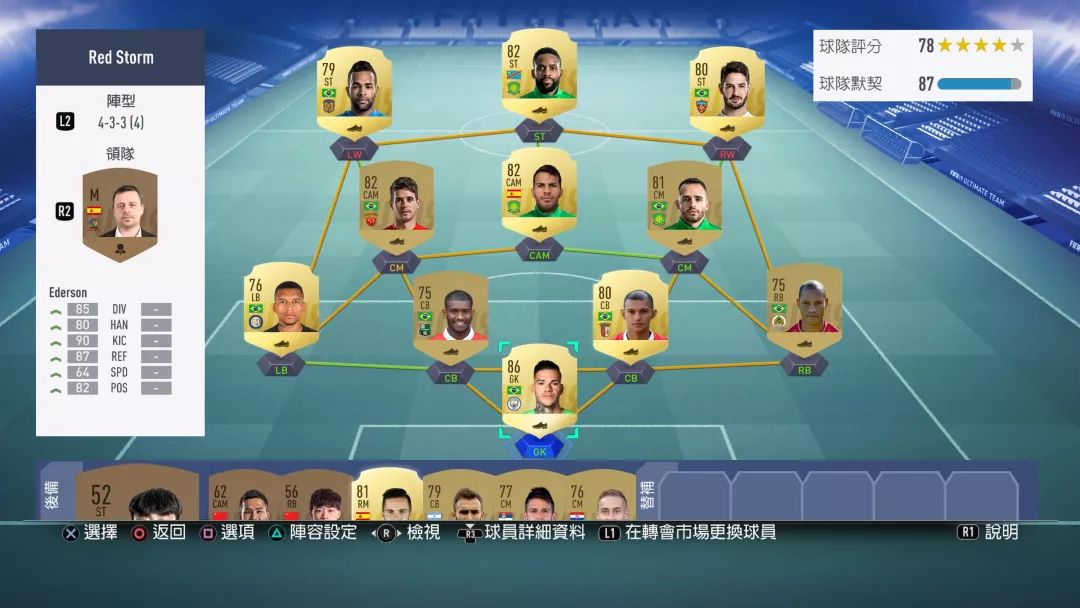Switch to the 替補 reserves section
The image size is (1080, 608).
tap(646, 490)
